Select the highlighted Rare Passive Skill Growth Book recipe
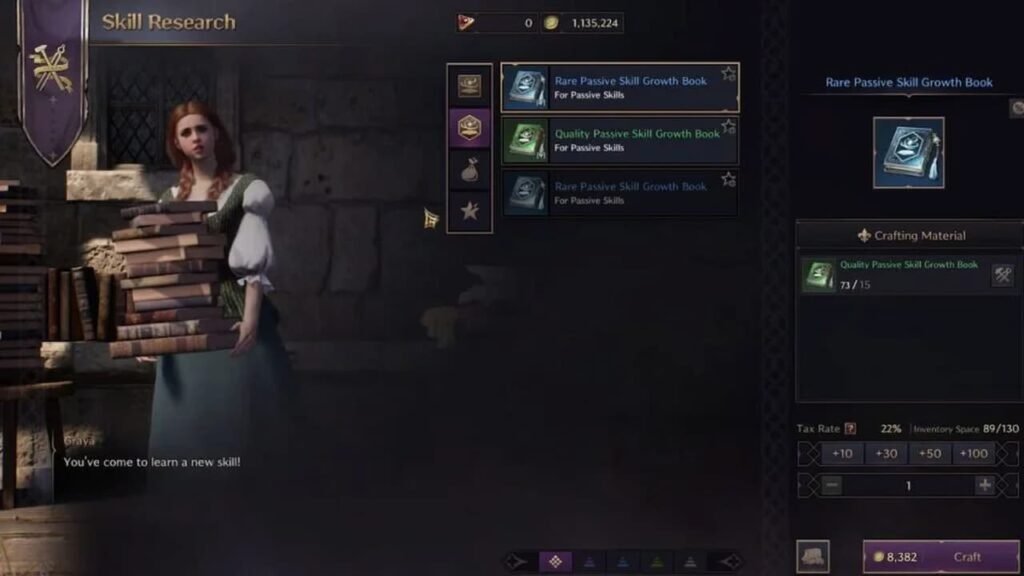The image size is (1024, 576). tap(620, 88)
